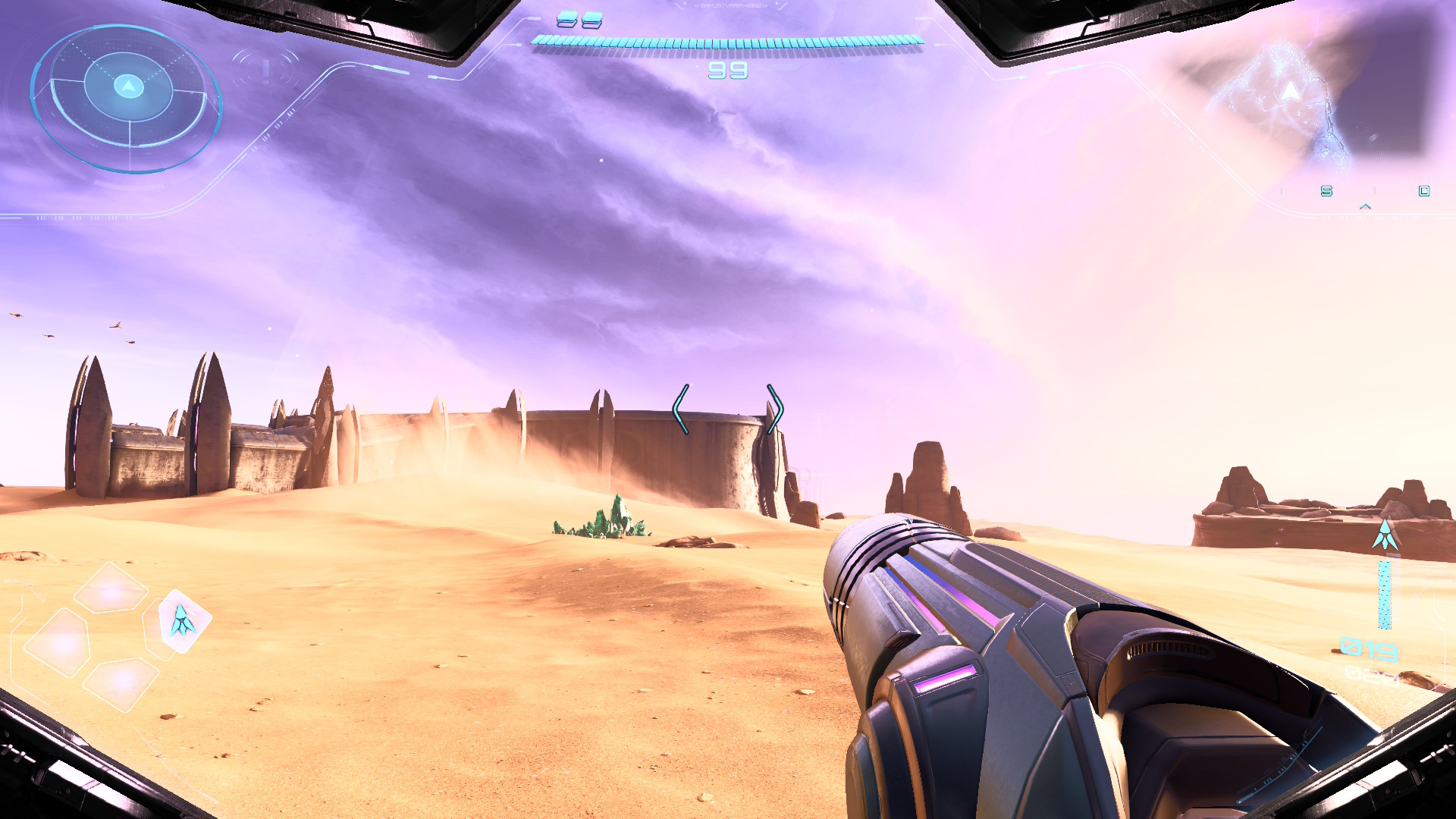Select the missile slot in the weapon selector
The image size is (1456, 819).
[x=184, y=621]
